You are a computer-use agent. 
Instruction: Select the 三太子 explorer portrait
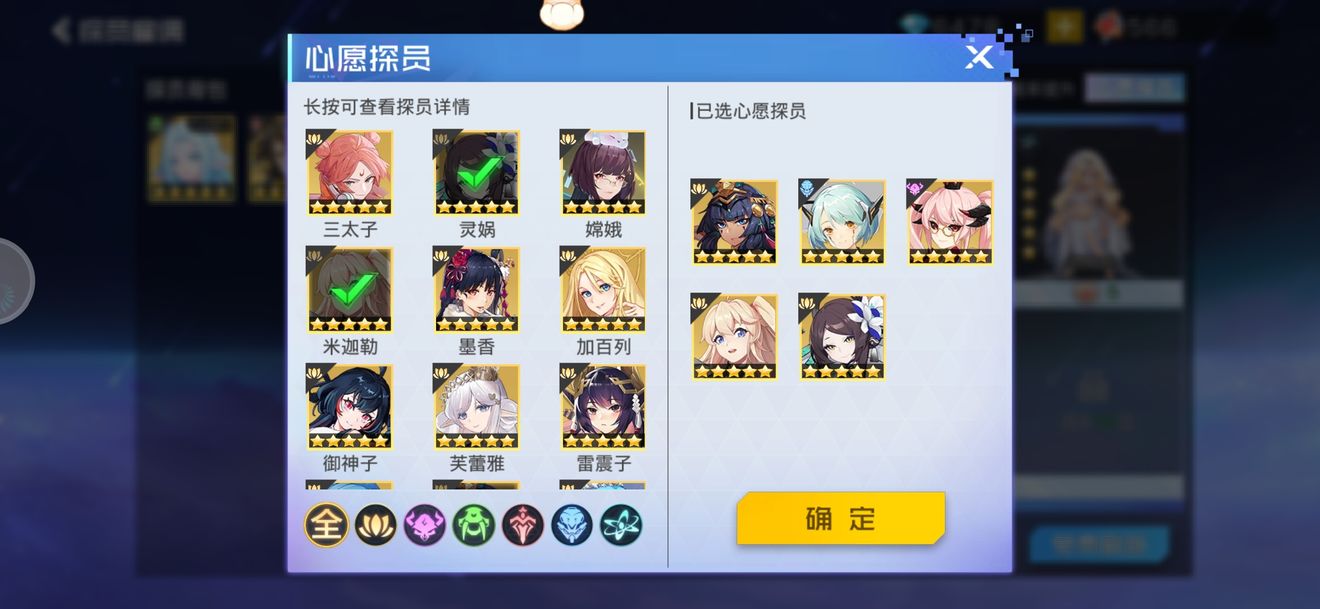coord(350,172)
